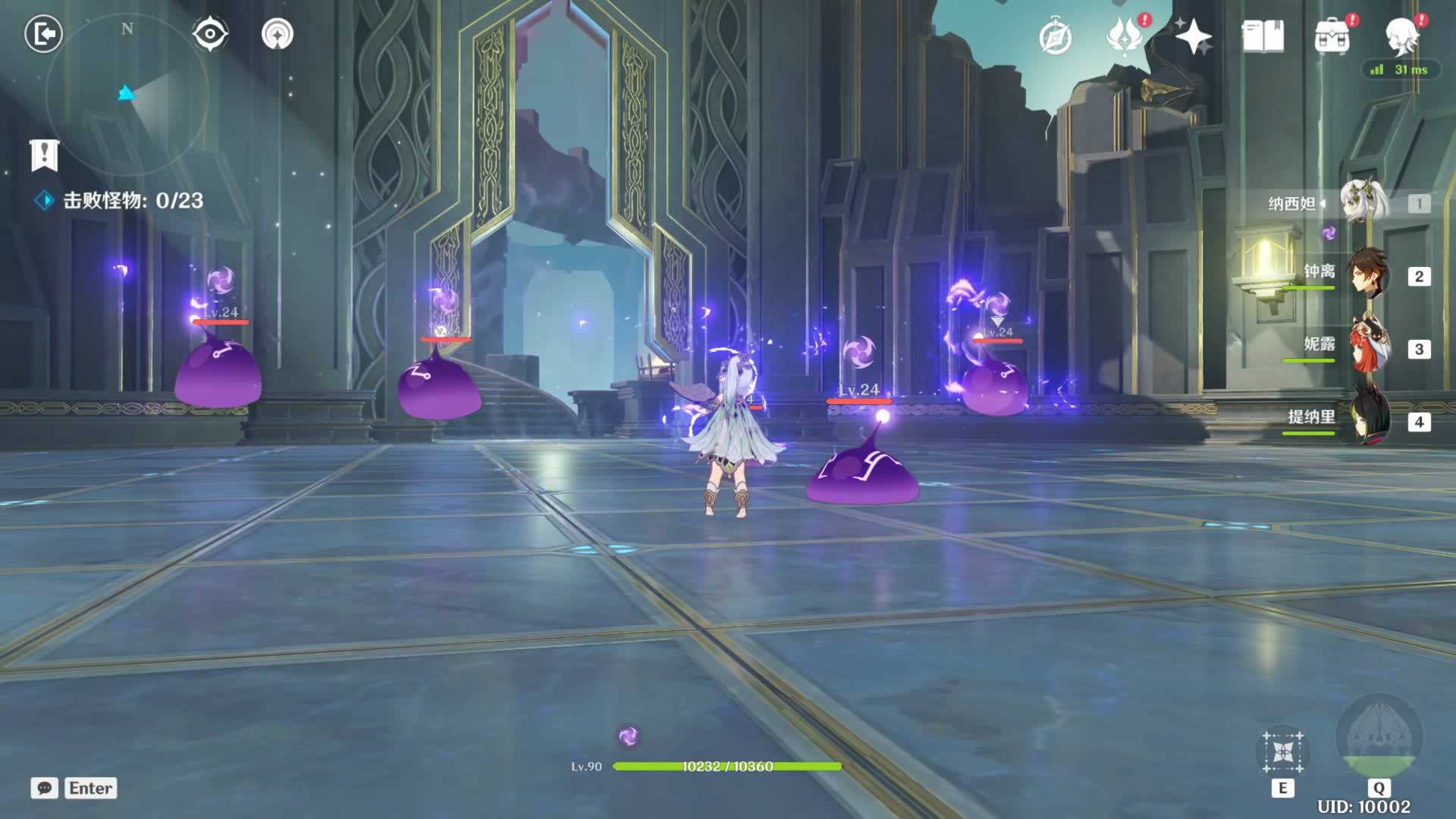Select the defeat monsters objective tracker

121,200
